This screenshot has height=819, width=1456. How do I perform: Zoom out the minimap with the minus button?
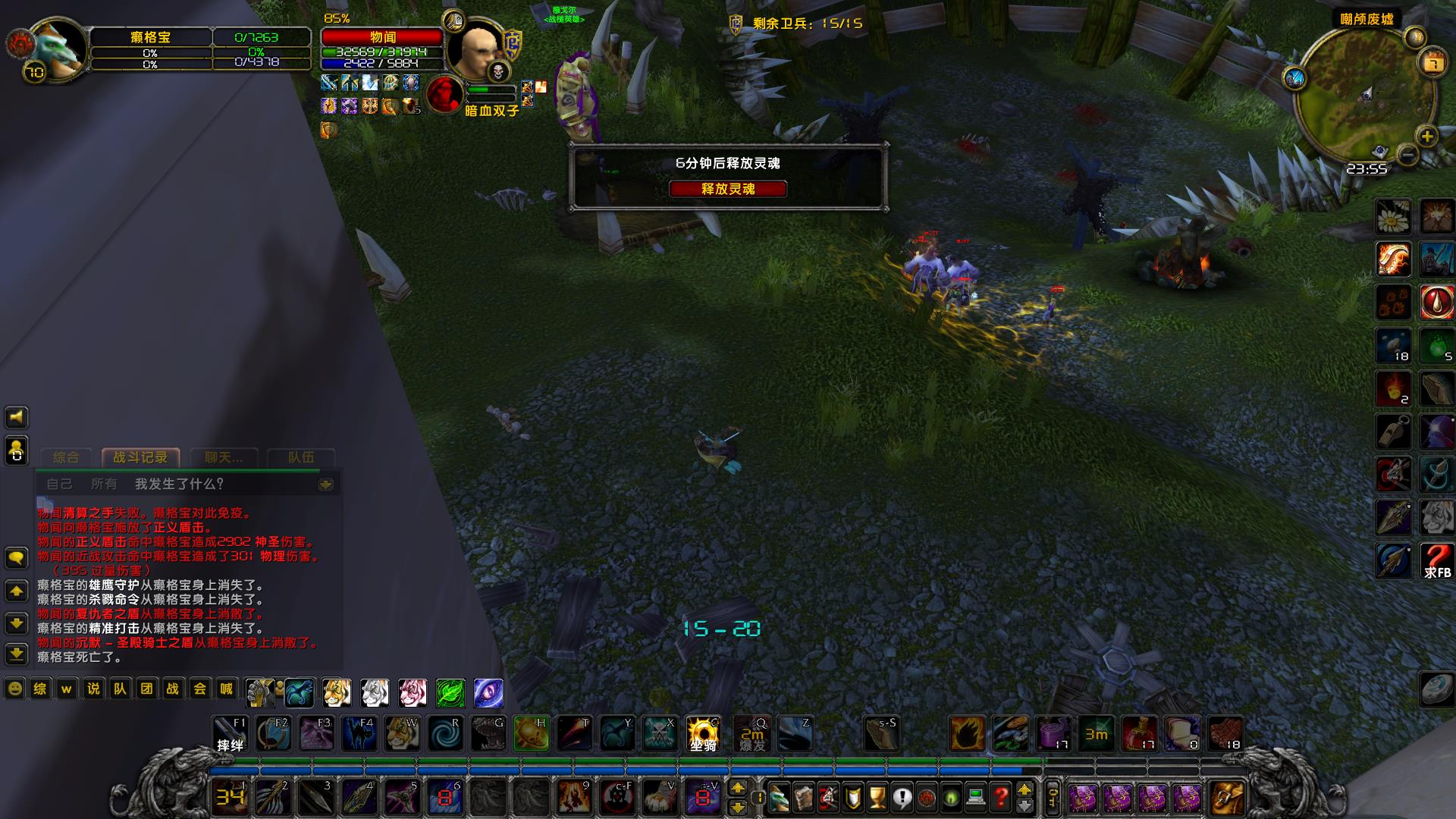click(x=1407, y=155)
